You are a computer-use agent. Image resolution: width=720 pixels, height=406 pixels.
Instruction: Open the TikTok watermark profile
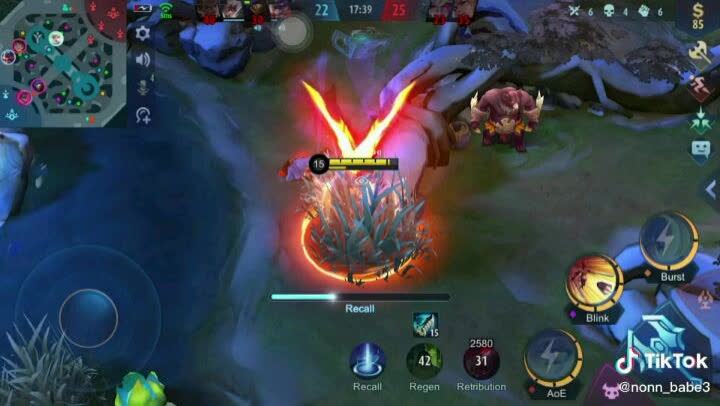pyautogui.click(x=663, y=371)
